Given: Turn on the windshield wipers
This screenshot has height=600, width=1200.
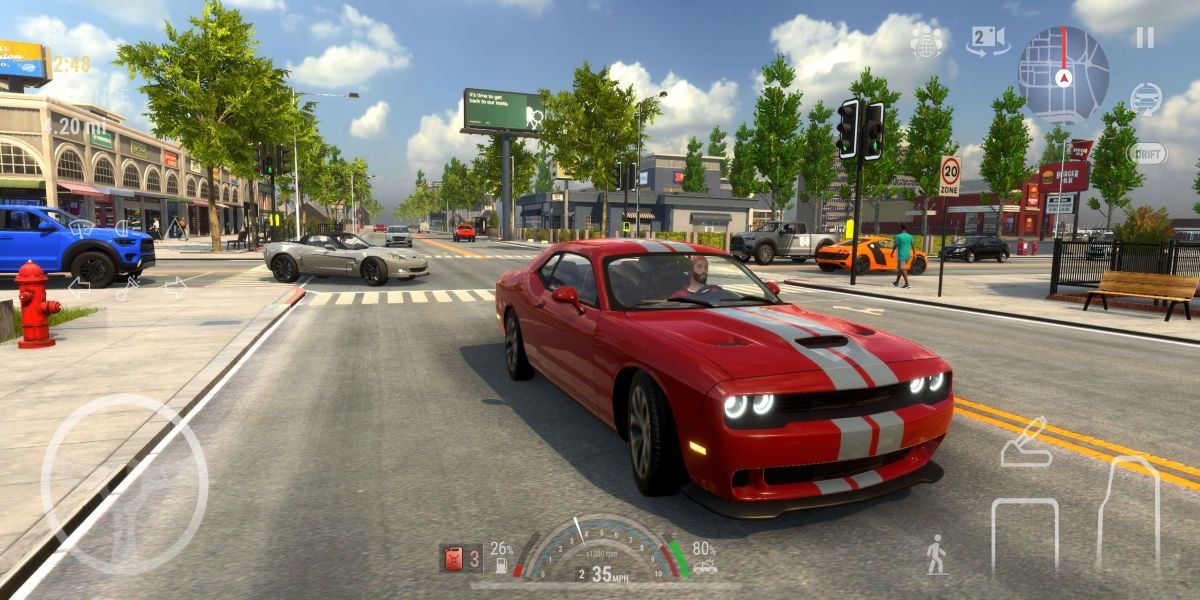Looking at the screenshot, I should pos(82,228).
